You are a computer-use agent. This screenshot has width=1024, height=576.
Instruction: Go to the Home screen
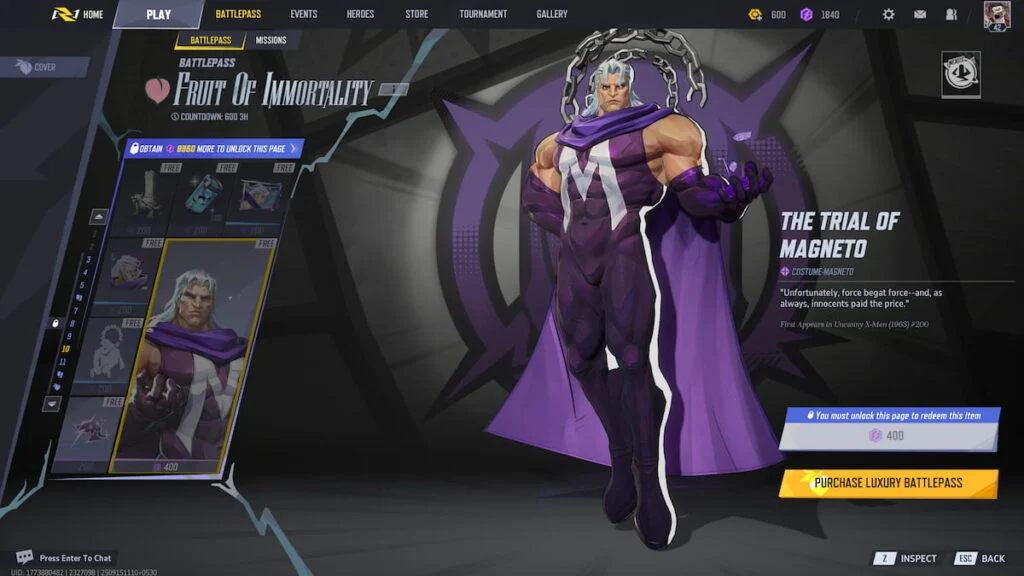point(81,14)
